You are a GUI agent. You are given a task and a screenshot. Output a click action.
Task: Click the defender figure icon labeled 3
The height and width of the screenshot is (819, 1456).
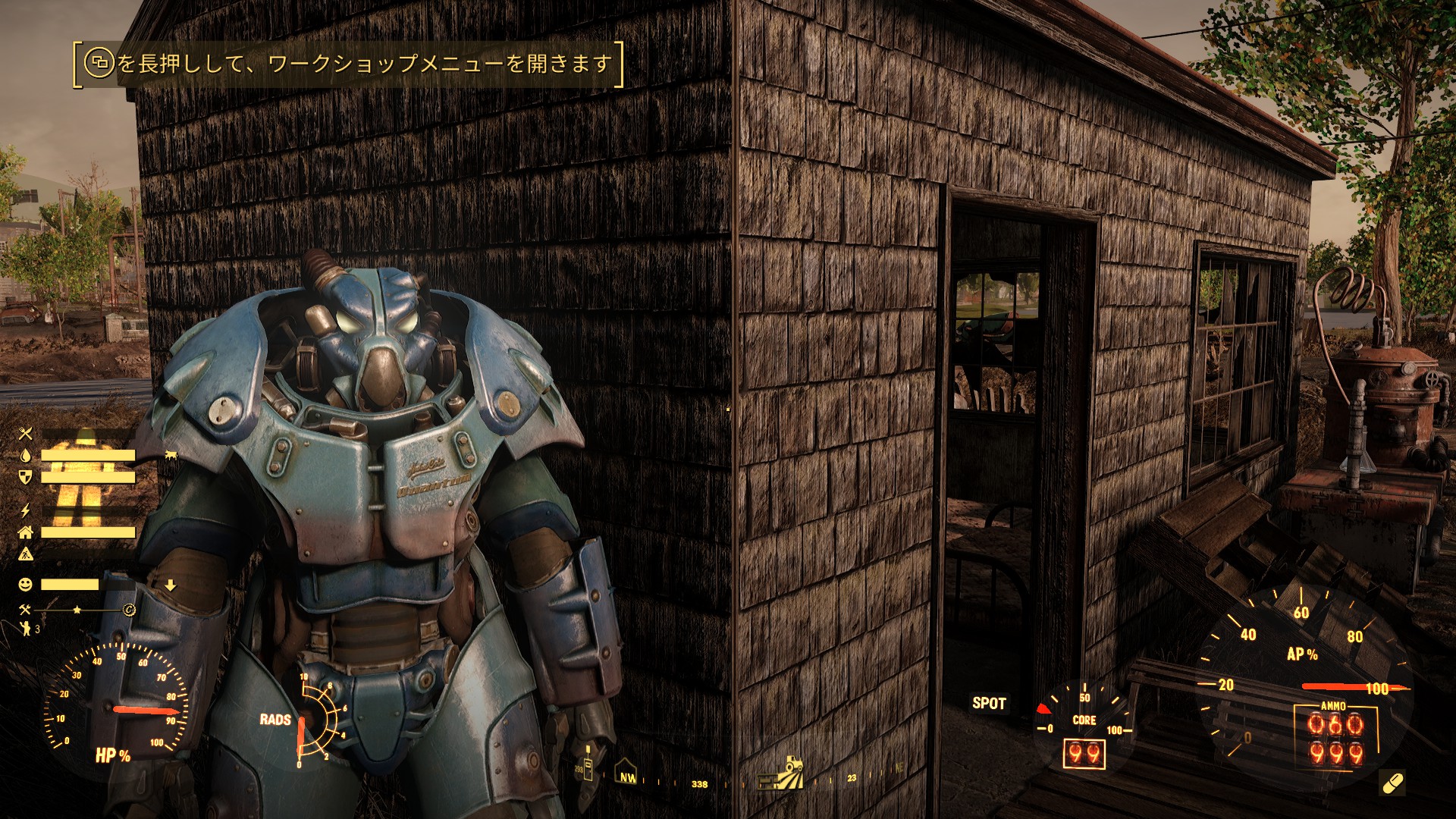pos(27,627)
